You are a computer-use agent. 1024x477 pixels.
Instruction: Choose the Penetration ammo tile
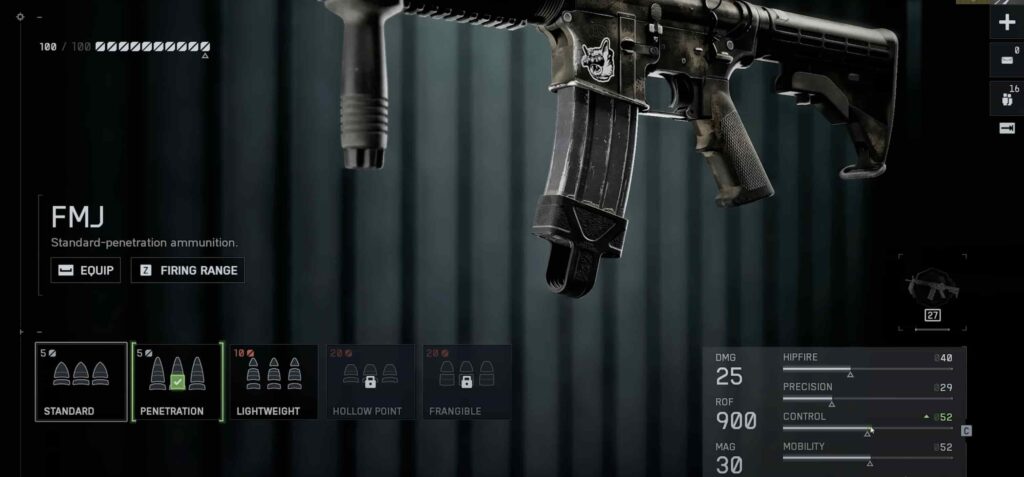[176, 382]
